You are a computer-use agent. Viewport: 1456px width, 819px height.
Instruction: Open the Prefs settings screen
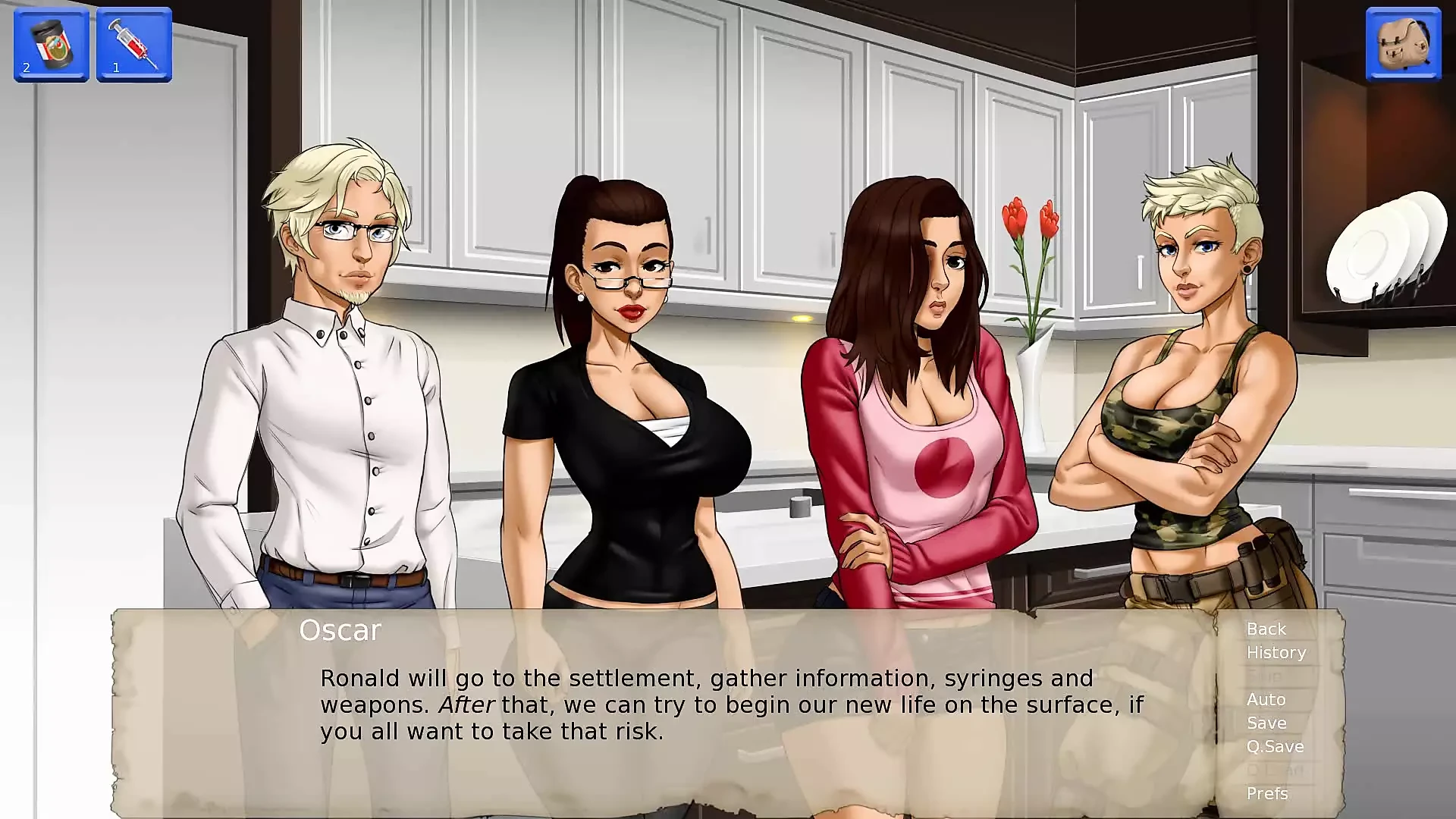(1267, 794)
